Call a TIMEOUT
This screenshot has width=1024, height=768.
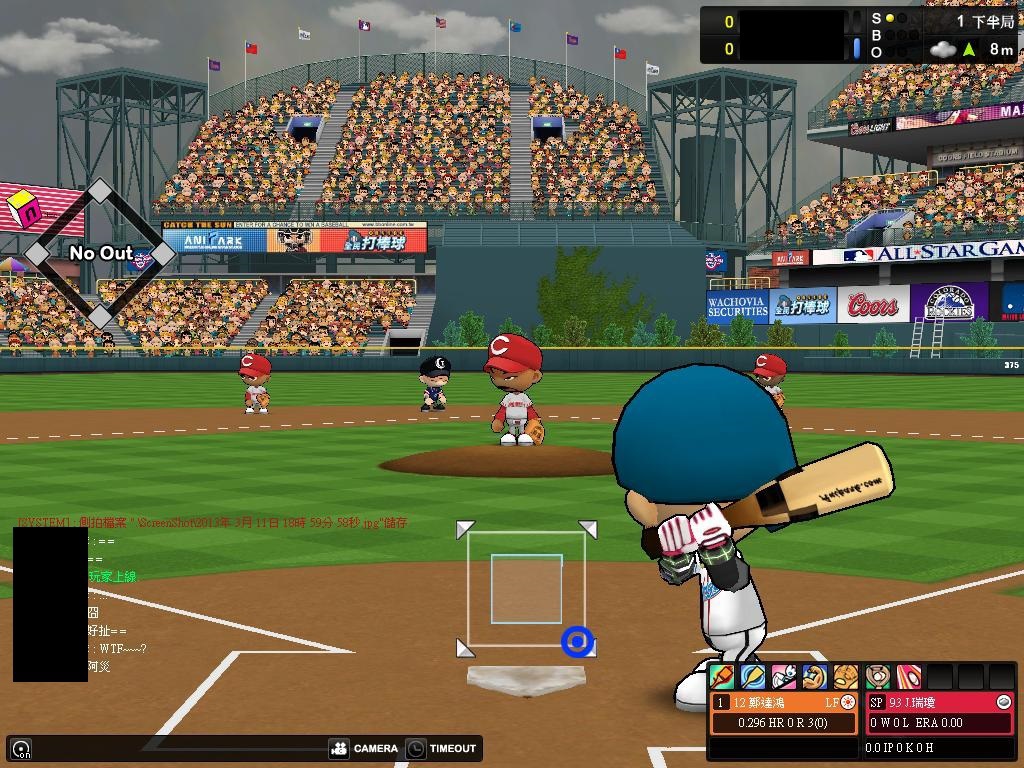[x=442, y=748]
